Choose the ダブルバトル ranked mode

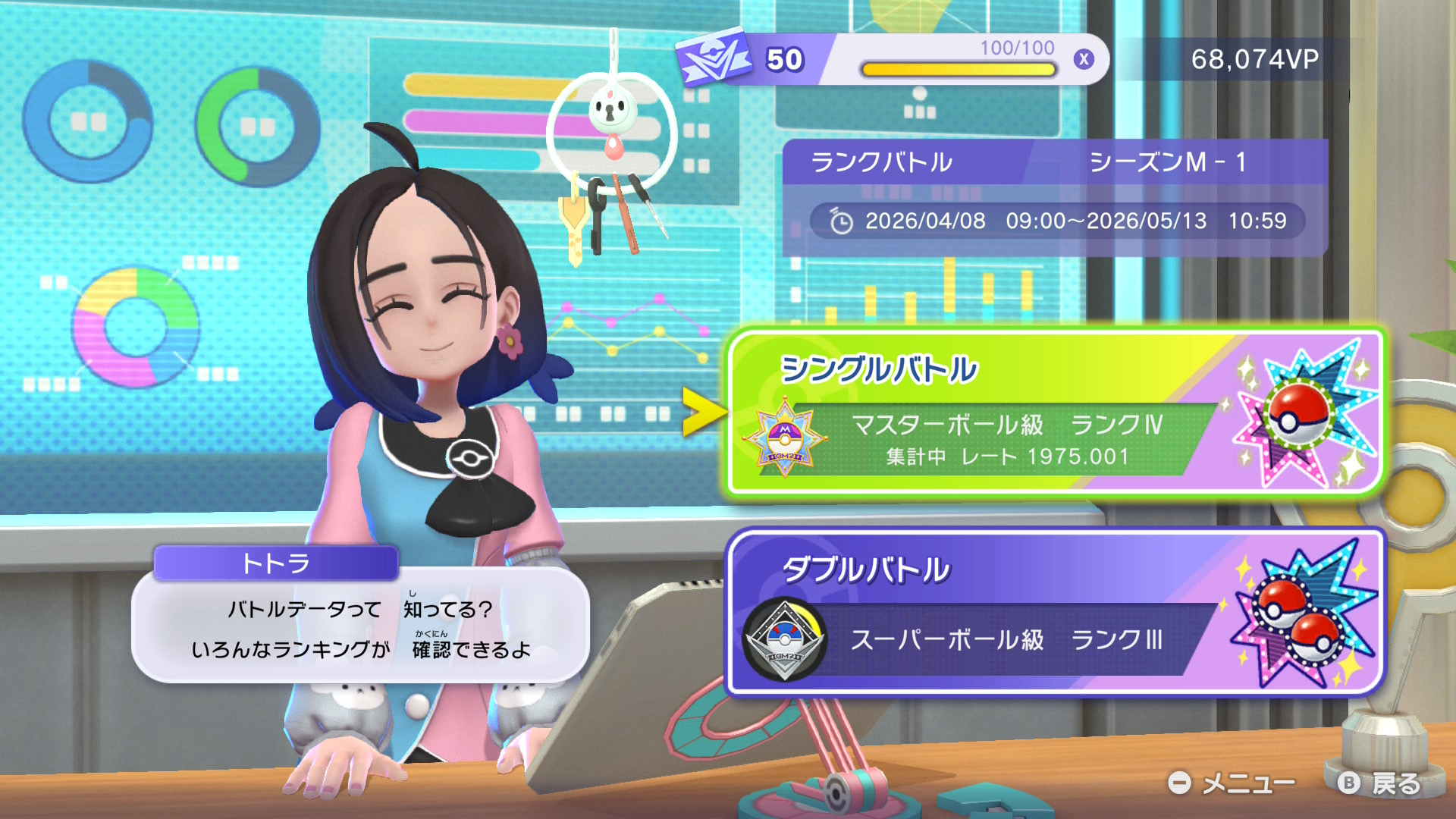pos(1054,613)
